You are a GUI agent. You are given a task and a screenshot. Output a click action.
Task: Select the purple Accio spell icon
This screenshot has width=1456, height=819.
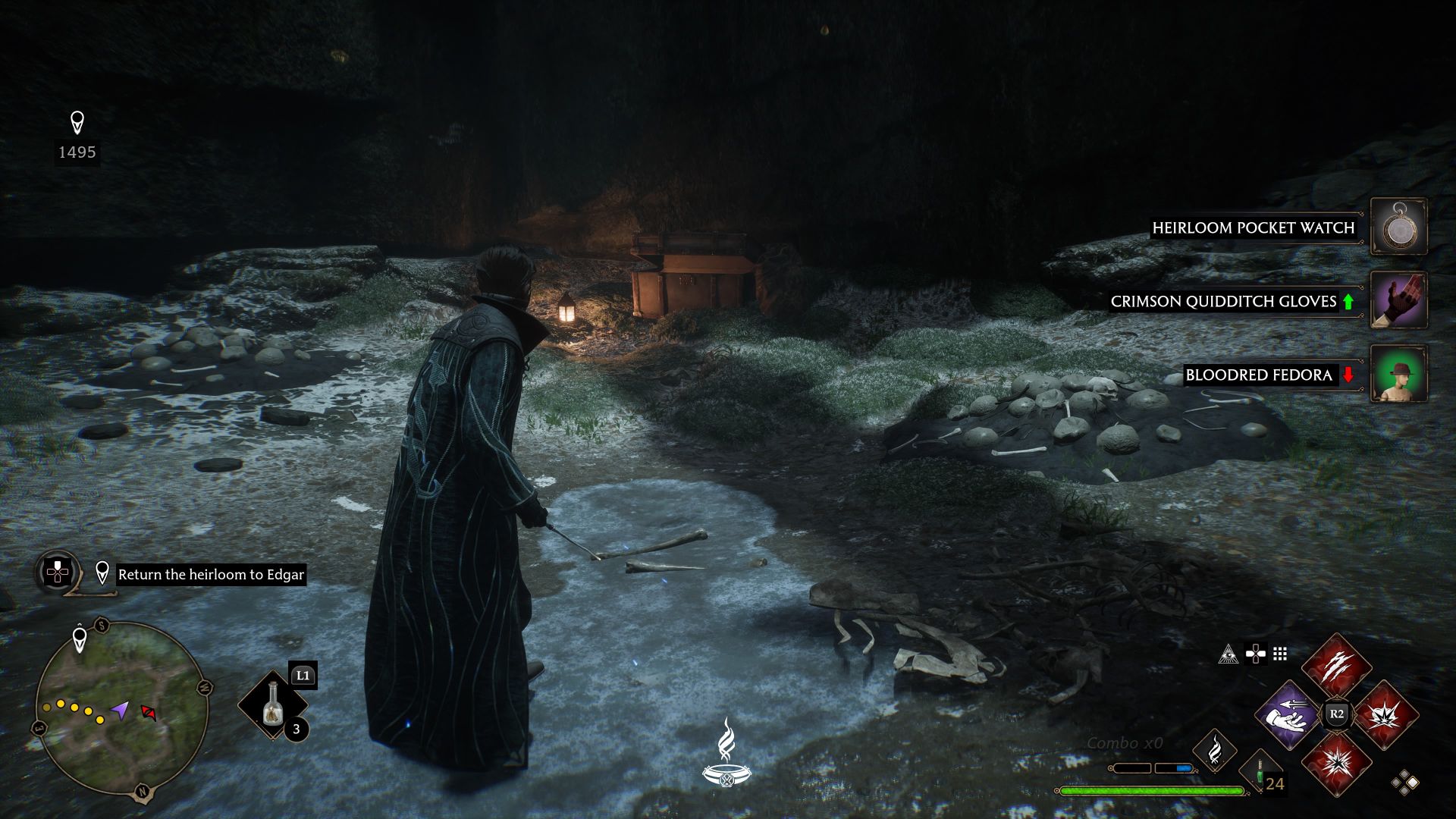pyautogui.click(x=1288, y=716)
